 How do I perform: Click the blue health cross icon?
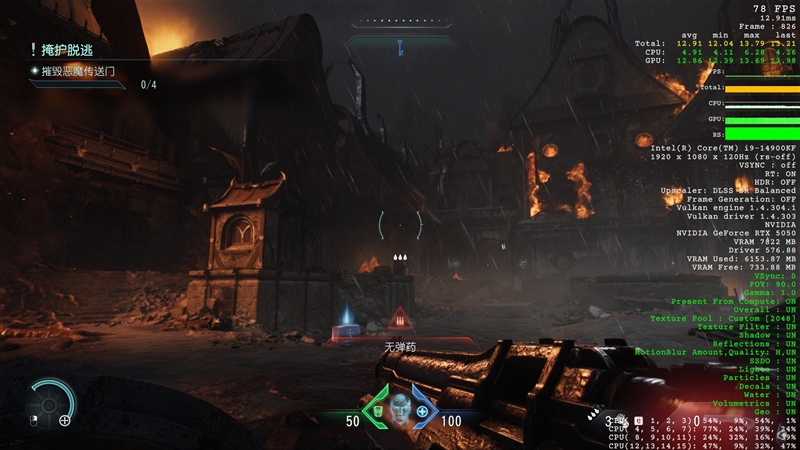pos(422,411)
